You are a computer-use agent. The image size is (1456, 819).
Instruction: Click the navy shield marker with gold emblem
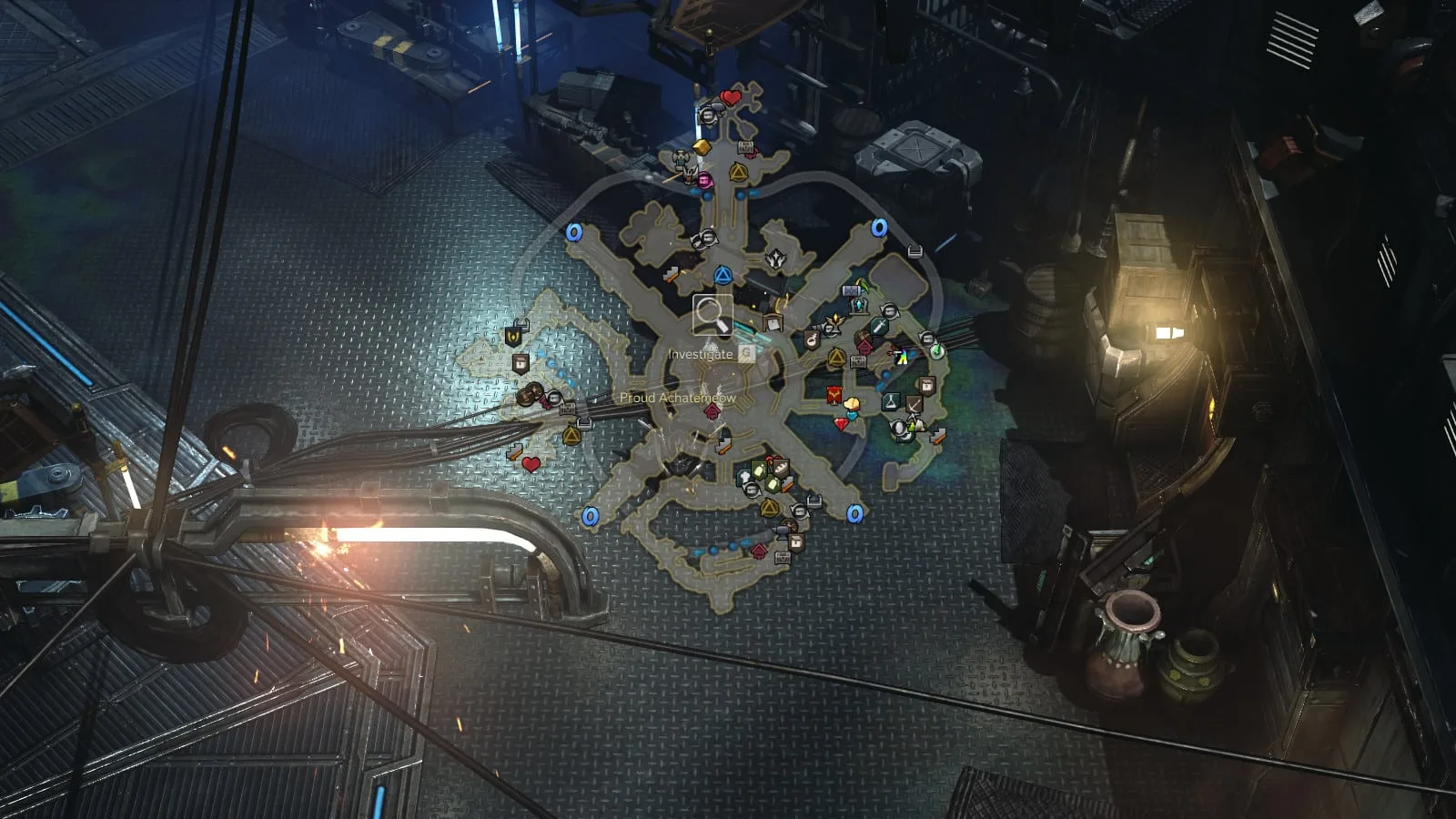514,337
